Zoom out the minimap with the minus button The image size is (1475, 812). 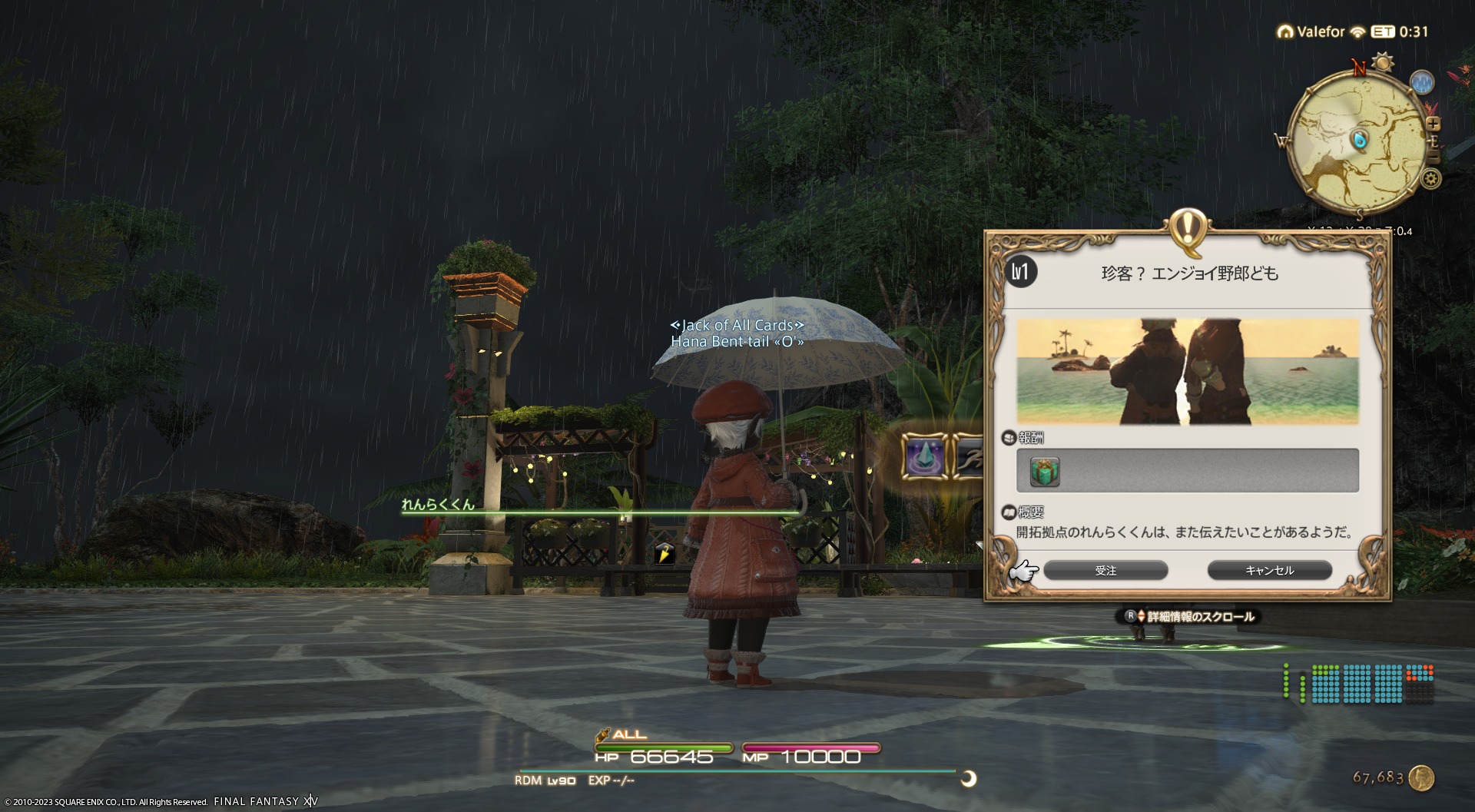pos(1434,157)
